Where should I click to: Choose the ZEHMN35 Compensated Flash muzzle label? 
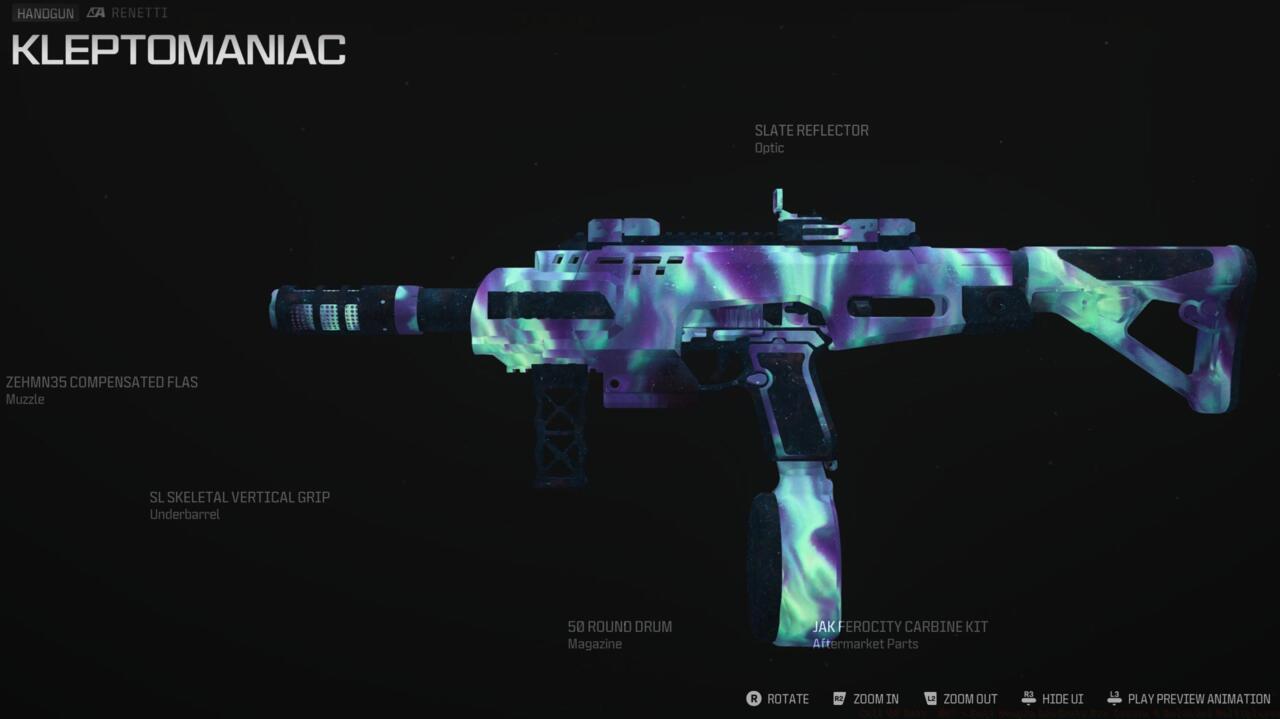[x=102, y=383]
